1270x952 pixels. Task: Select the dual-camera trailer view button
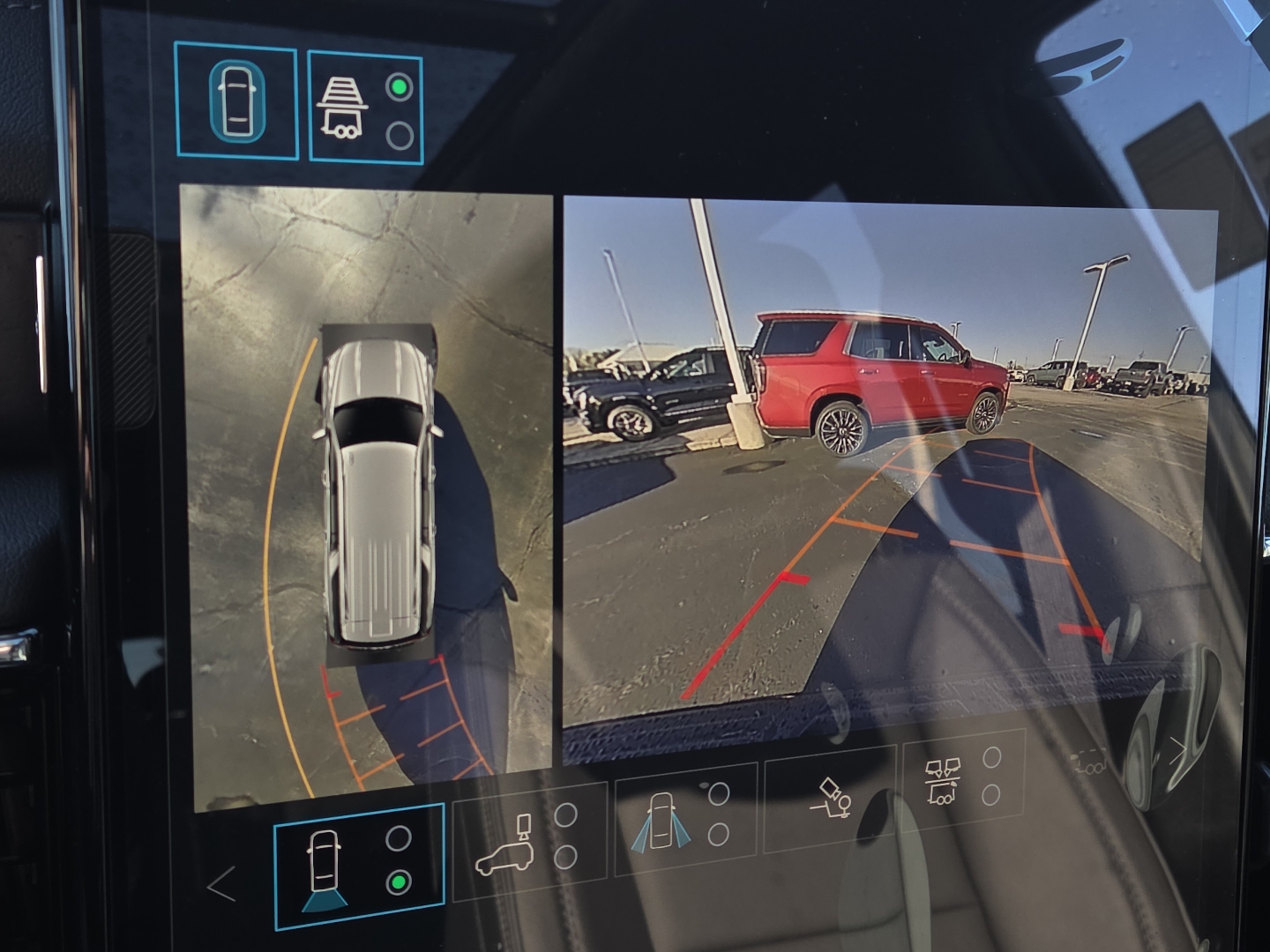[963, 781]
